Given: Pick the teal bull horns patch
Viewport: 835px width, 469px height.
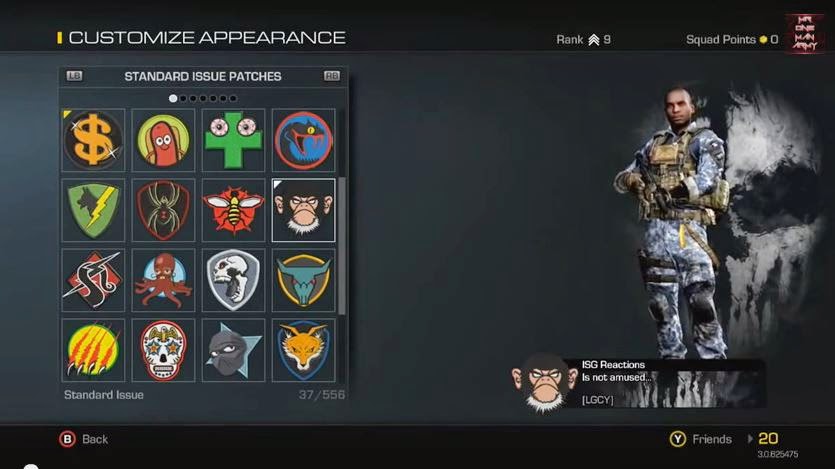Looking at the screenshot, I should (x=303, y=280).
